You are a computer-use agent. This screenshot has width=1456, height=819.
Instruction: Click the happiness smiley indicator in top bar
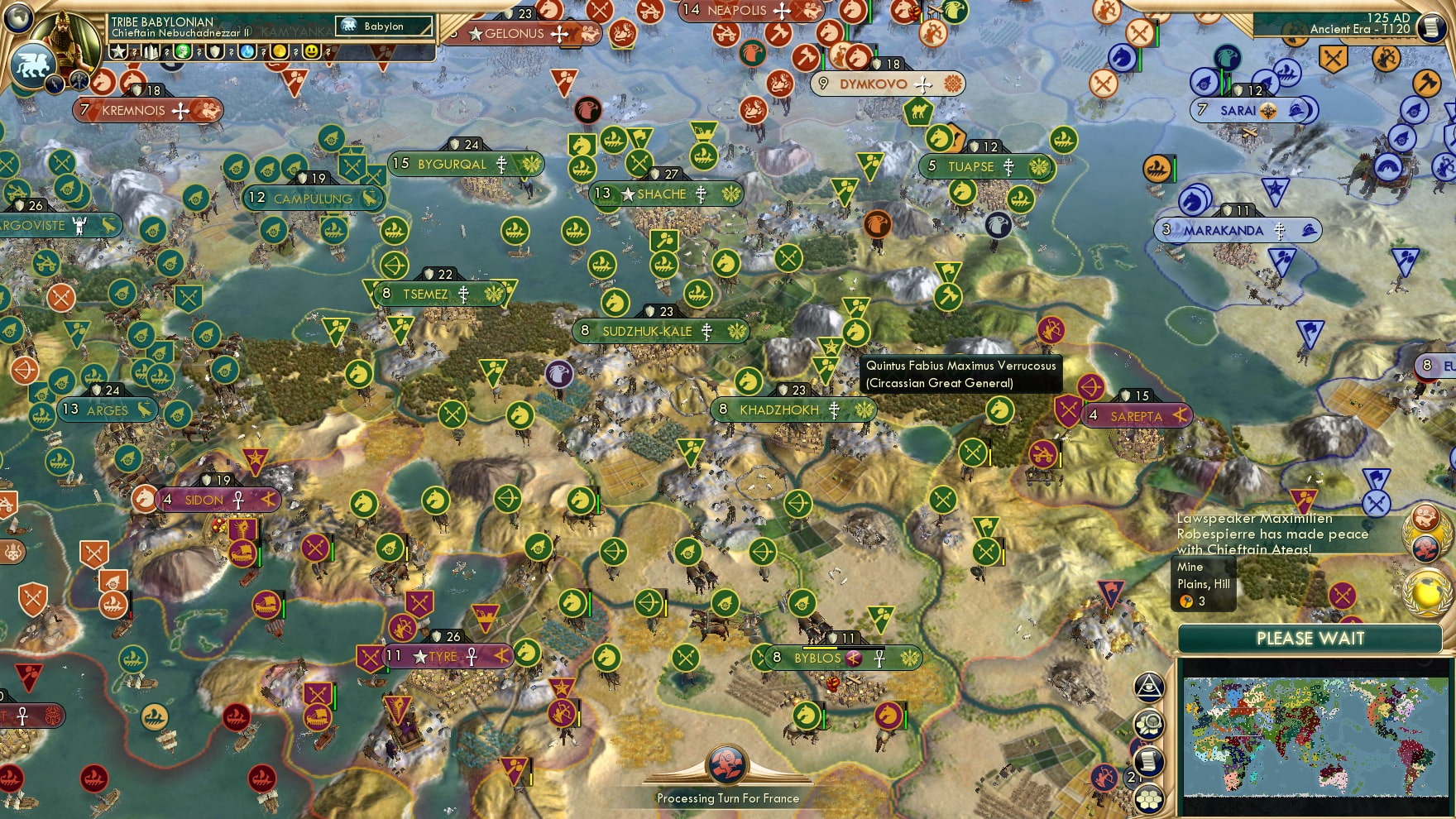coord(310,53)
